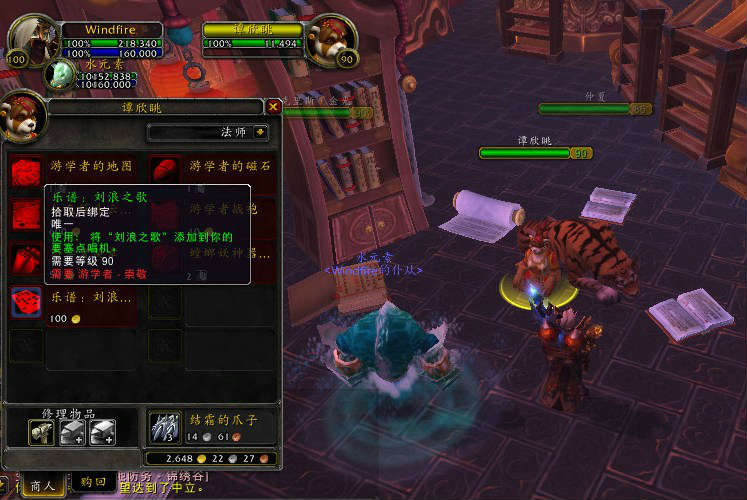Close the merchant window
This screenshot has width=747, height=500.
coord(273,106)
